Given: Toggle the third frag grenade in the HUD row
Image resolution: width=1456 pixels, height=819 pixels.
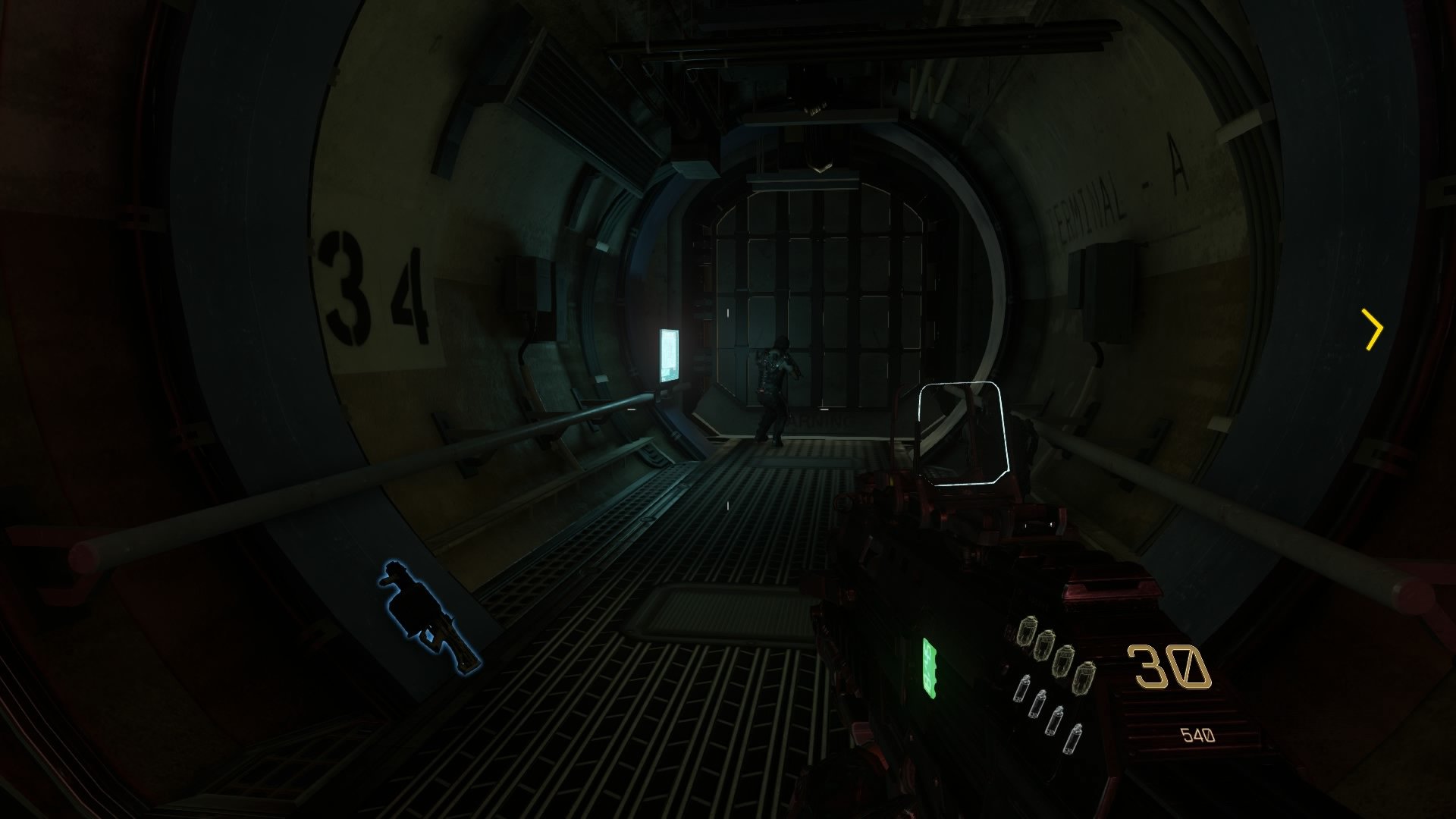Looking at the screenshot, I should tap(1063, 661).
